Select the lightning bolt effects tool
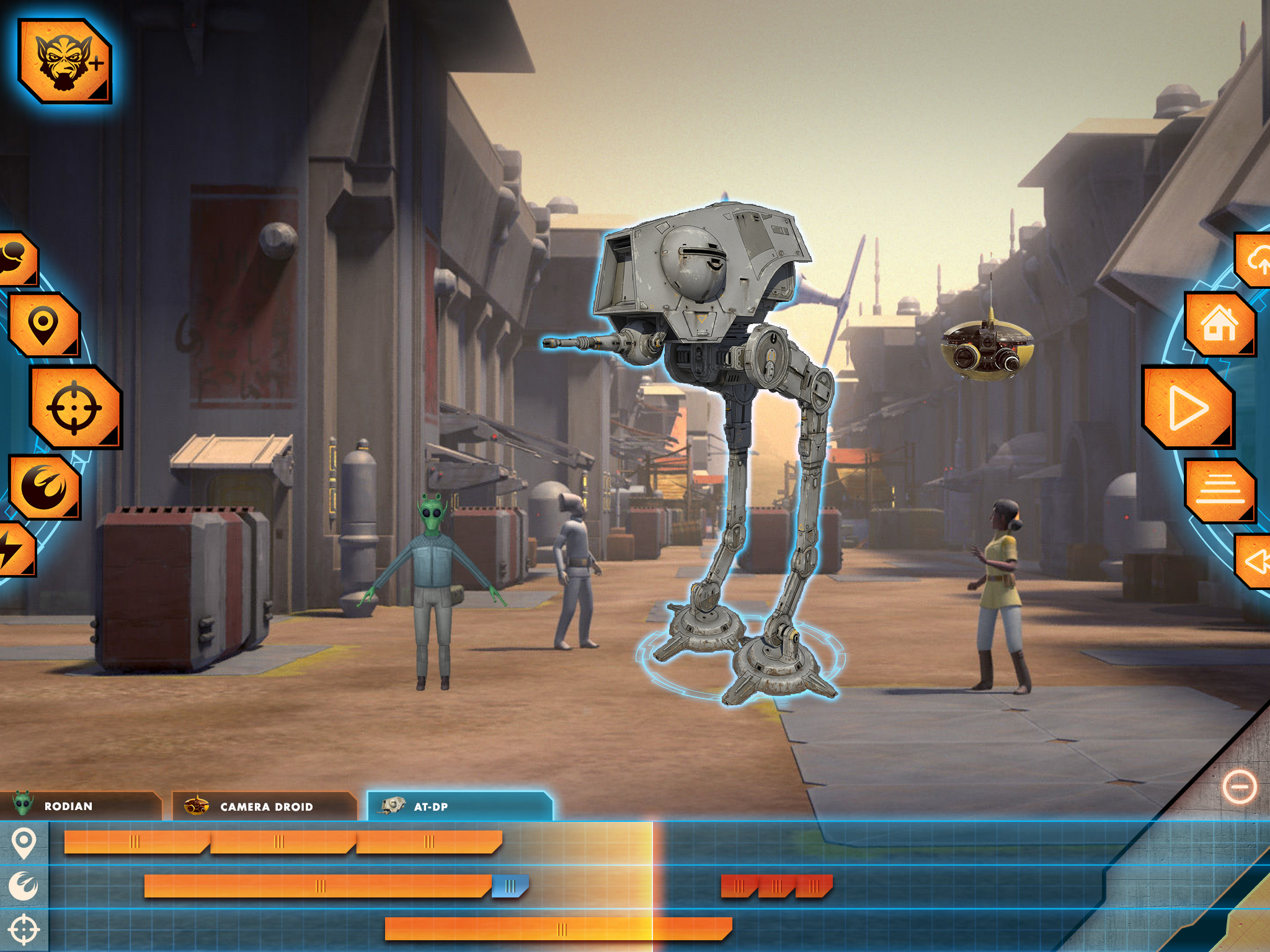This screenshot has height=952, width=1270. coord(14,549)
